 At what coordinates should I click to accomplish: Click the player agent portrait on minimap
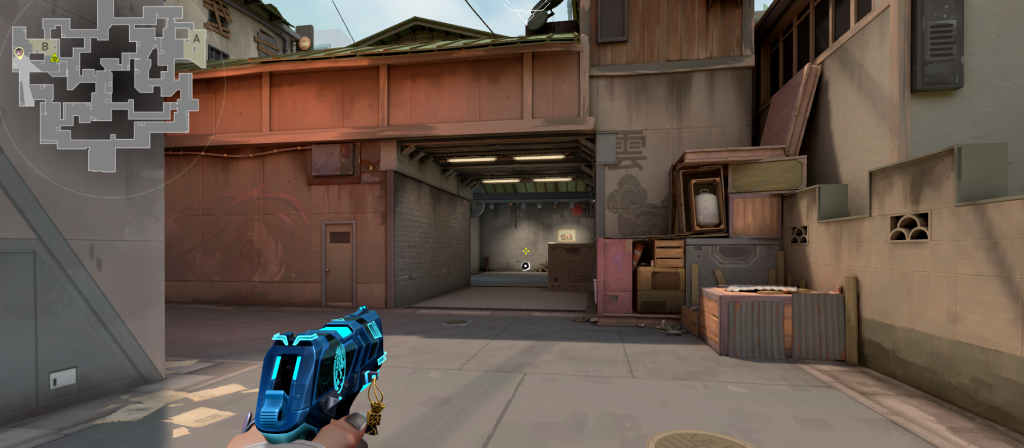point(19,51)
